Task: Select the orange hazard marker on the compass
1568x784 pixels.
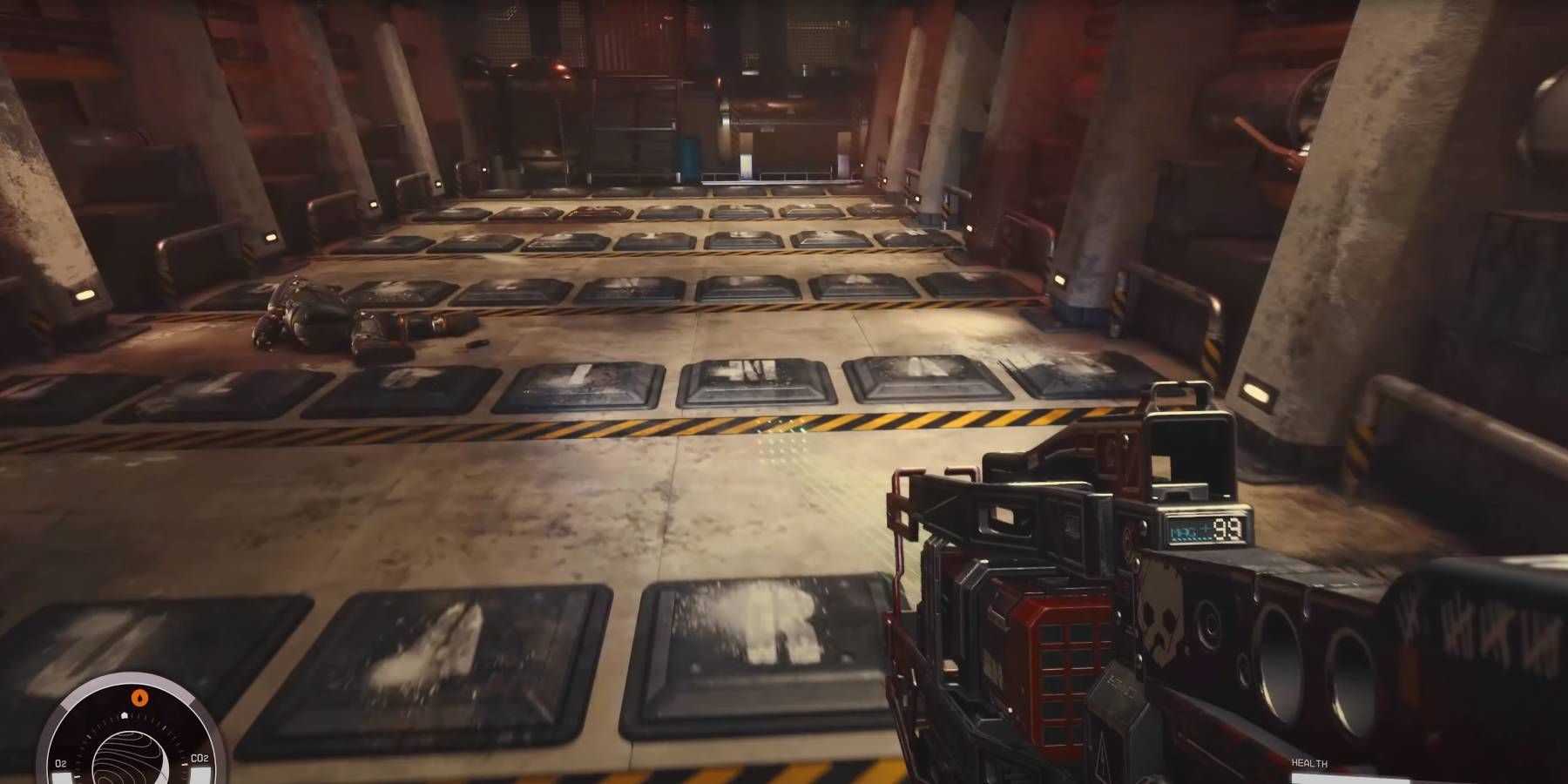Action: click(139, 697)
